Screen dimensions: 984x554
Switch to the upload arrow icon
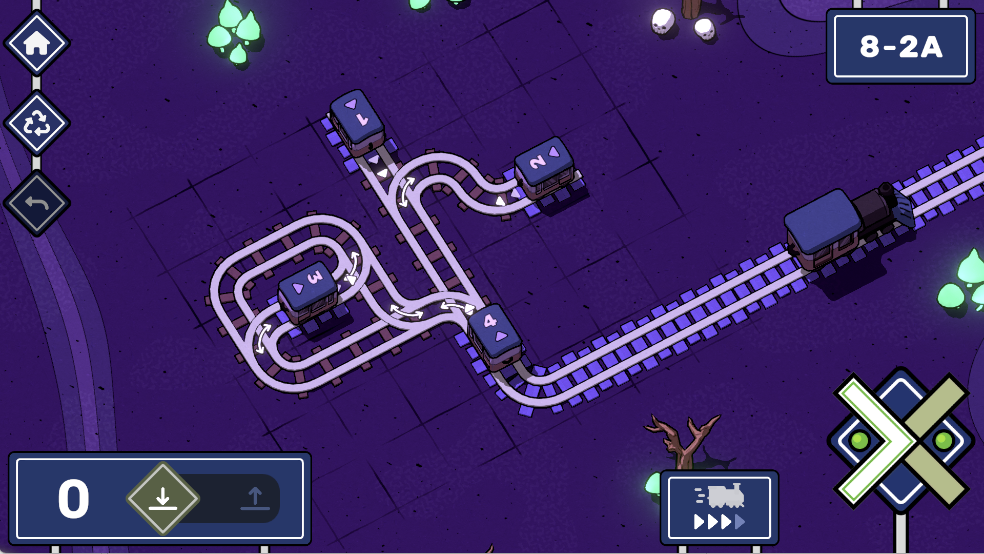[255, 498]
